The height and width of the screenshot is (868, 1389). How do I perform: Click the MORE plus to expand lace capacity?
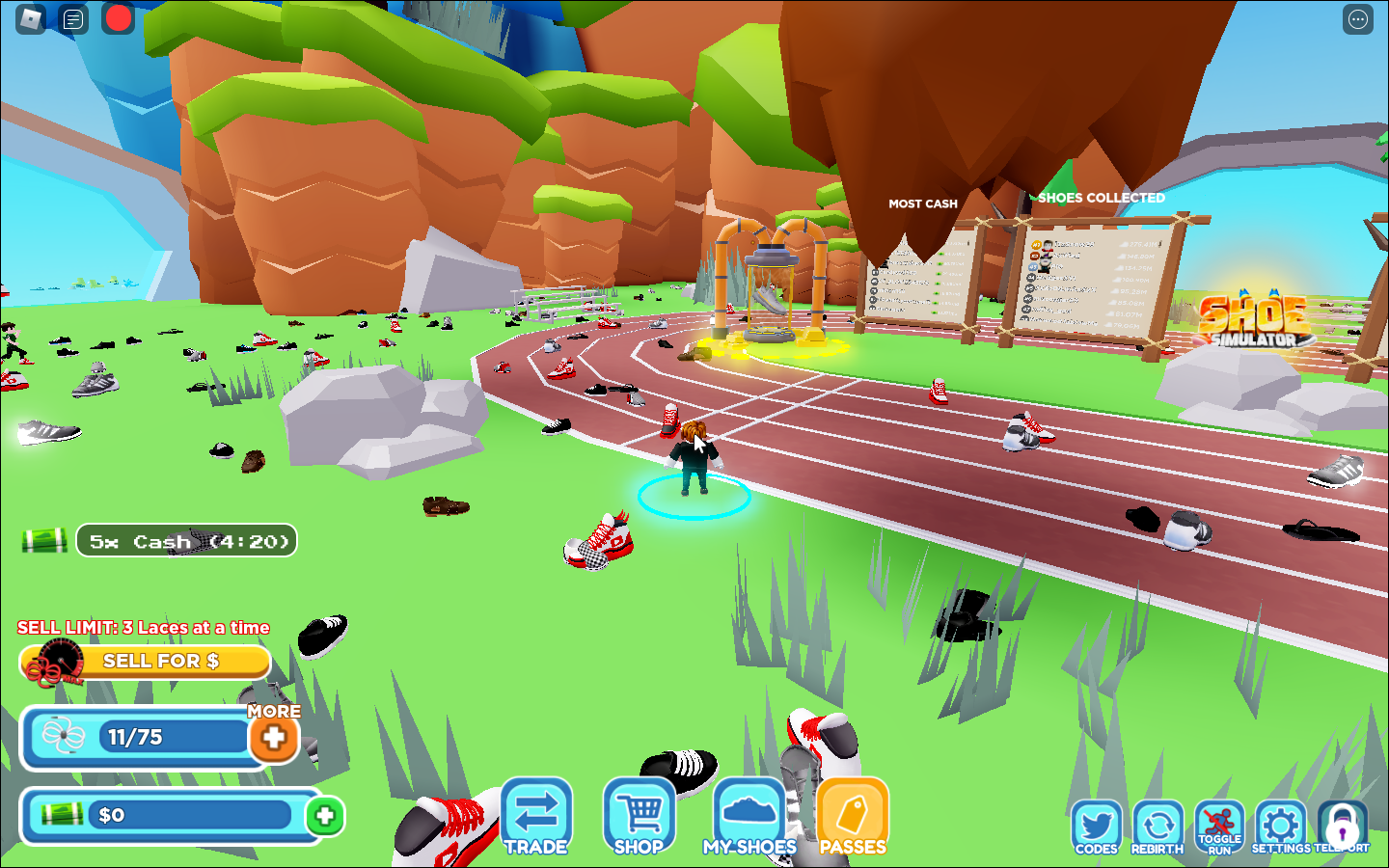(x=274, y=738)
